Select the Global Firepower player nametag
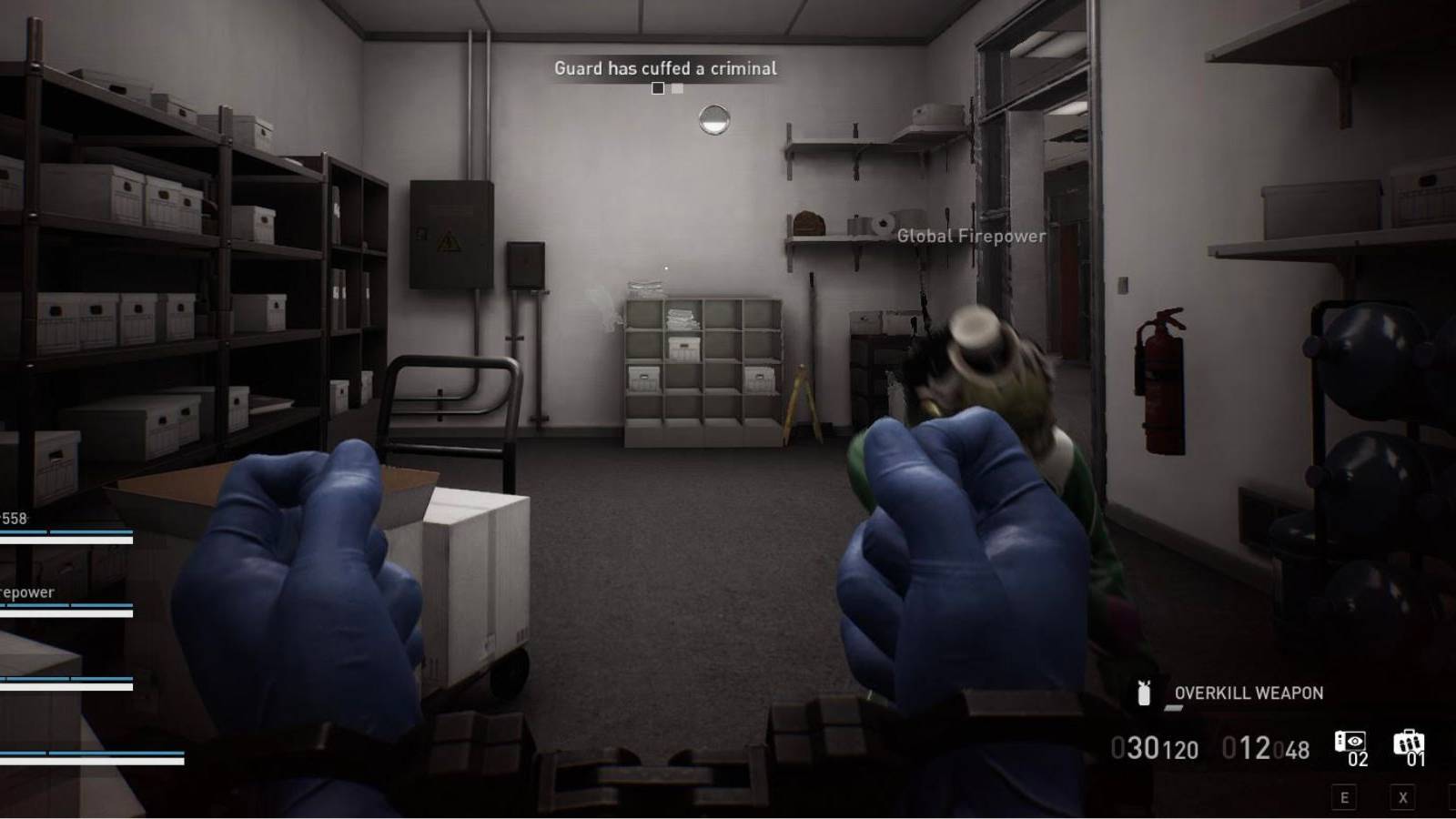Image resolution: width=1456 pixels, height=819 pixels. pos(969,236)
